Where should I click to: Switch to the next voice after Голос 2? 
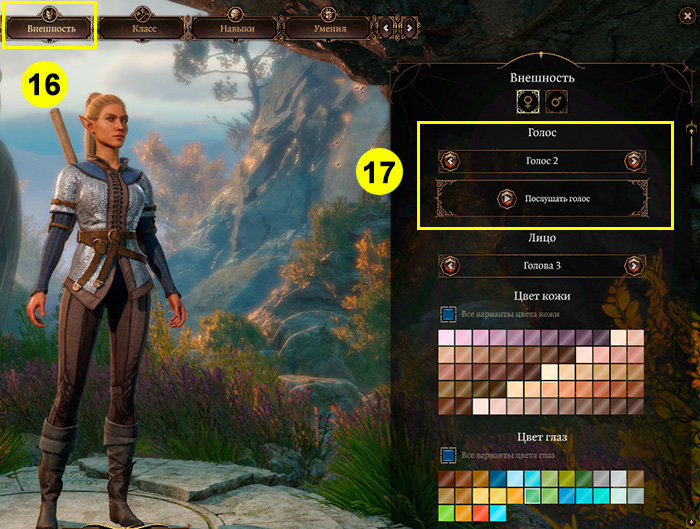pos(633,161)
